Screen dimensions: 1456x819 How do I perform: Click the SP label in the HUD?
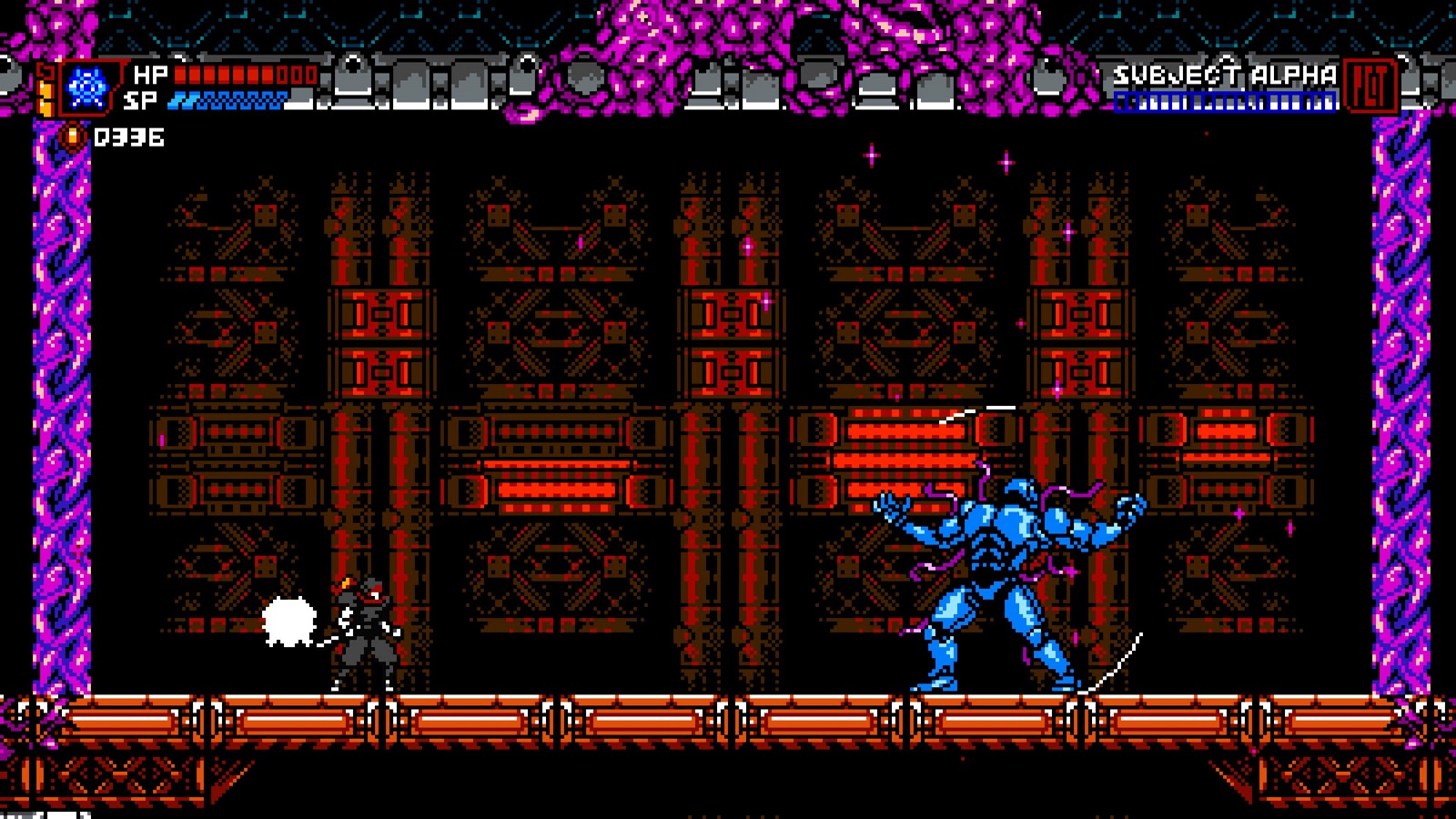coord(143,100)
